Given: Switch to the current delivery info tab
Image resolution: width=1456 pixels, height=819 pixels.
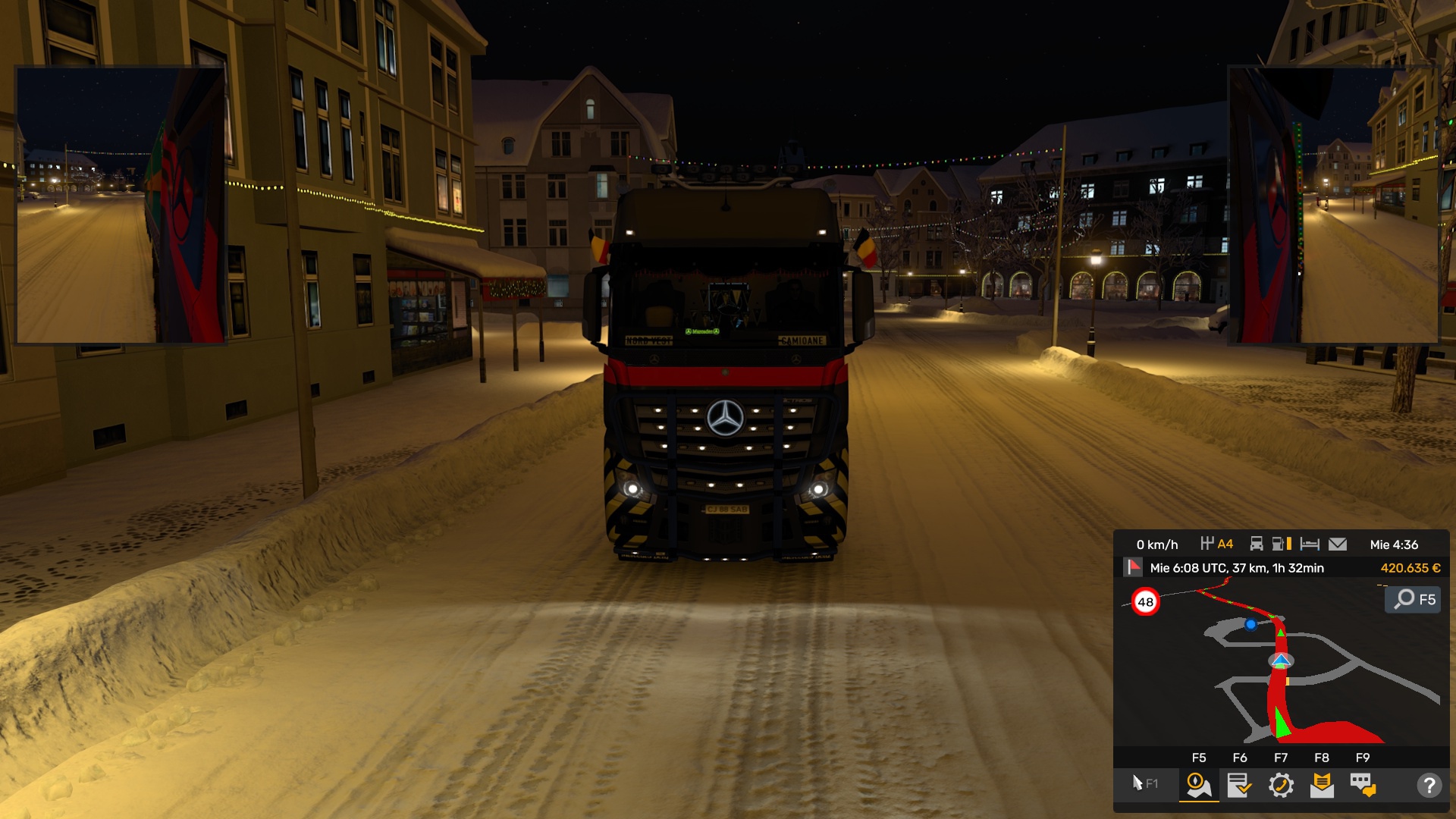Looking at the screenshot, I should point(1239,785).
